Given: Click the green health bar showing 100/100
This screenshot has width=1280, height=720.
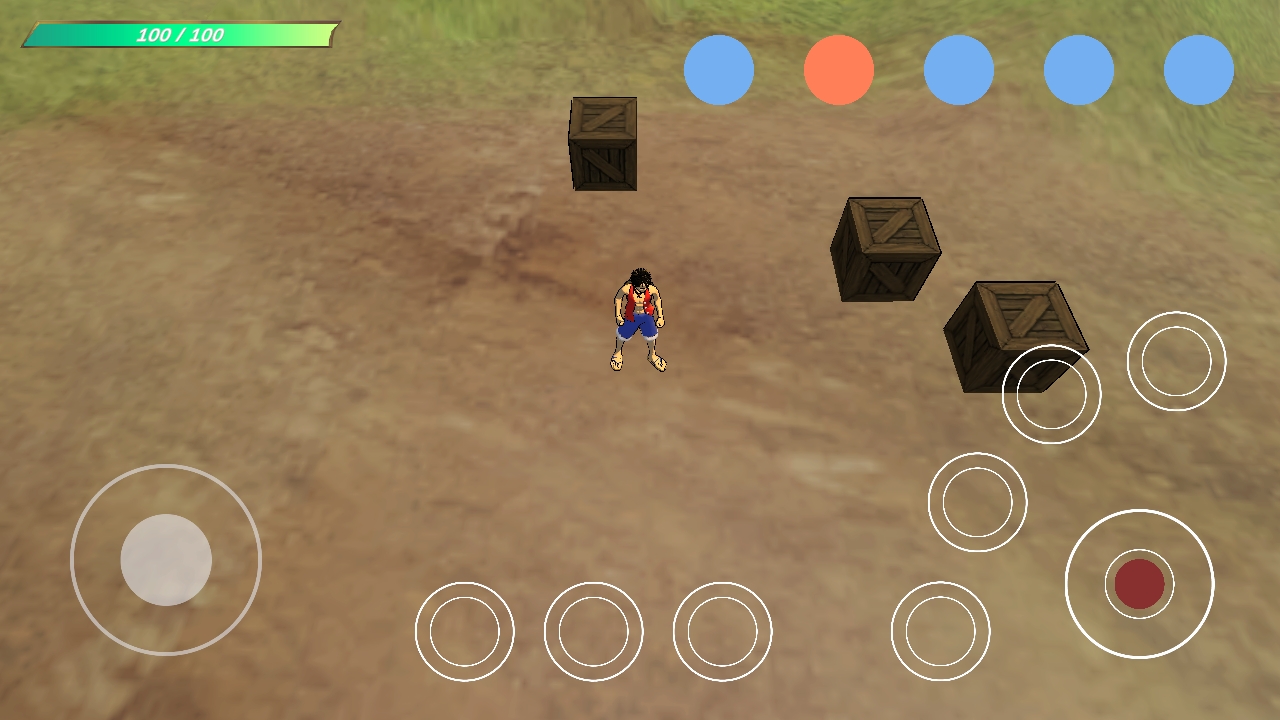Looking at the screenshot, I should click(x=180, y=33).
